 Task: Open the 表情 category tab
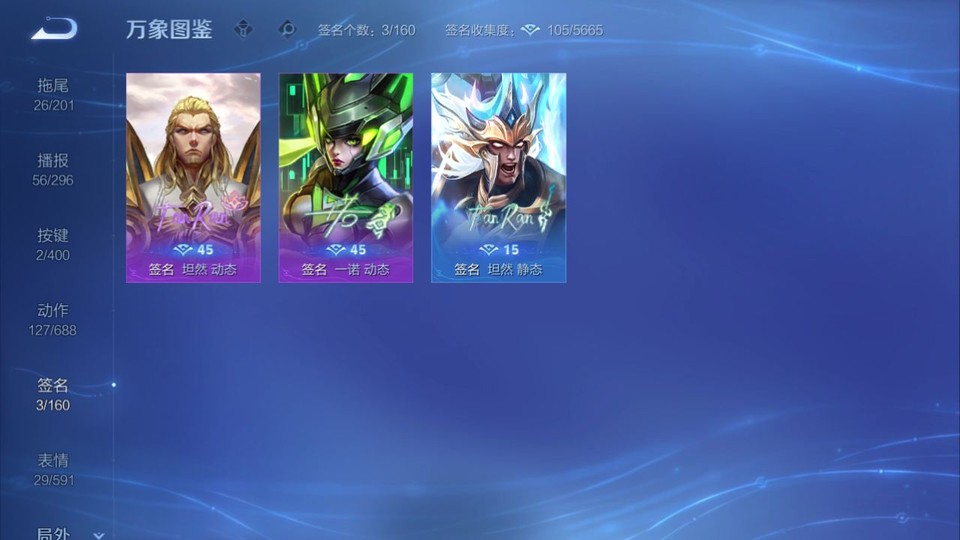click(x=54, y=469)
